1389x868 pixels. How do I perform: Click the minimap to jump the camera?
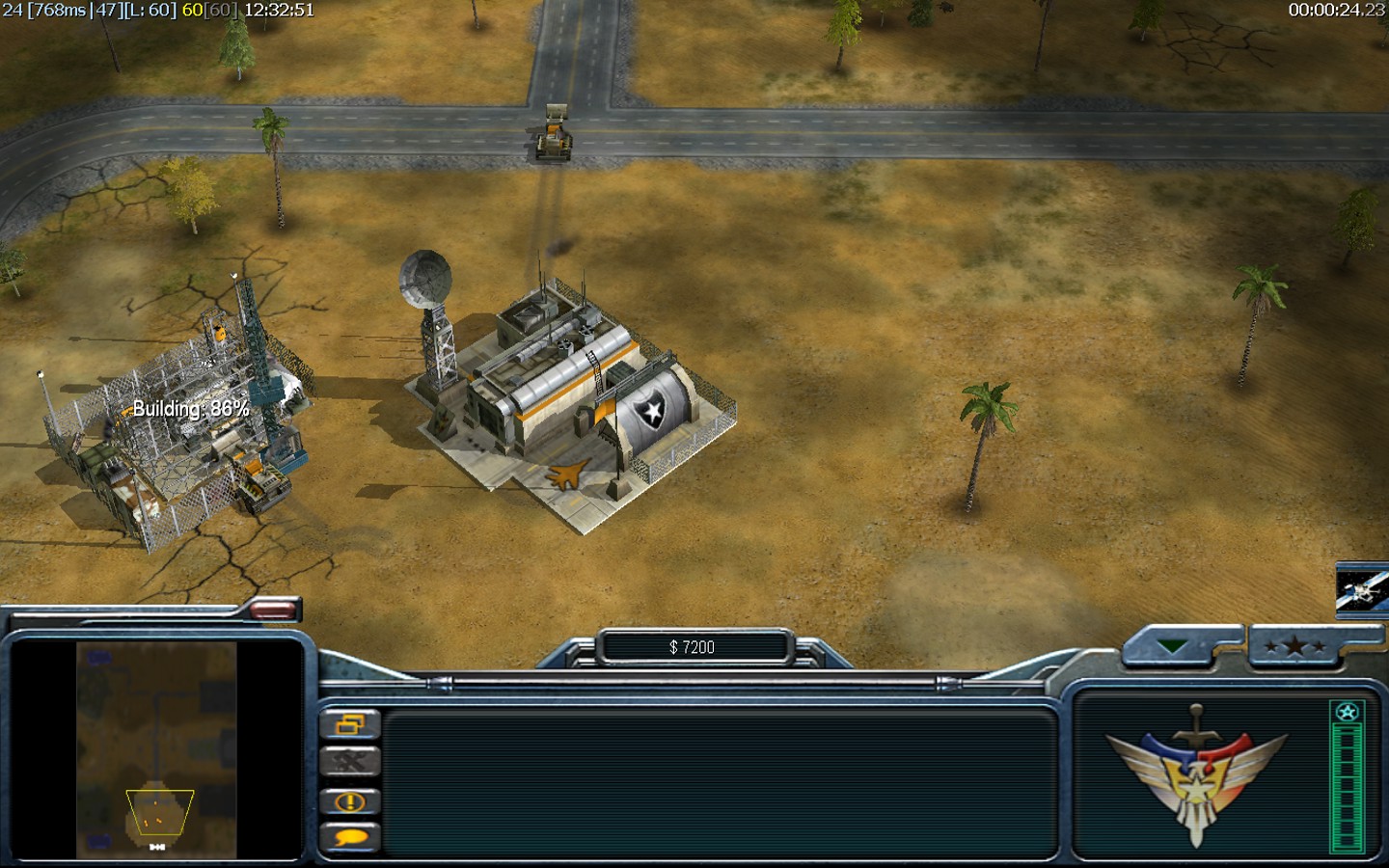coord(156,749)
